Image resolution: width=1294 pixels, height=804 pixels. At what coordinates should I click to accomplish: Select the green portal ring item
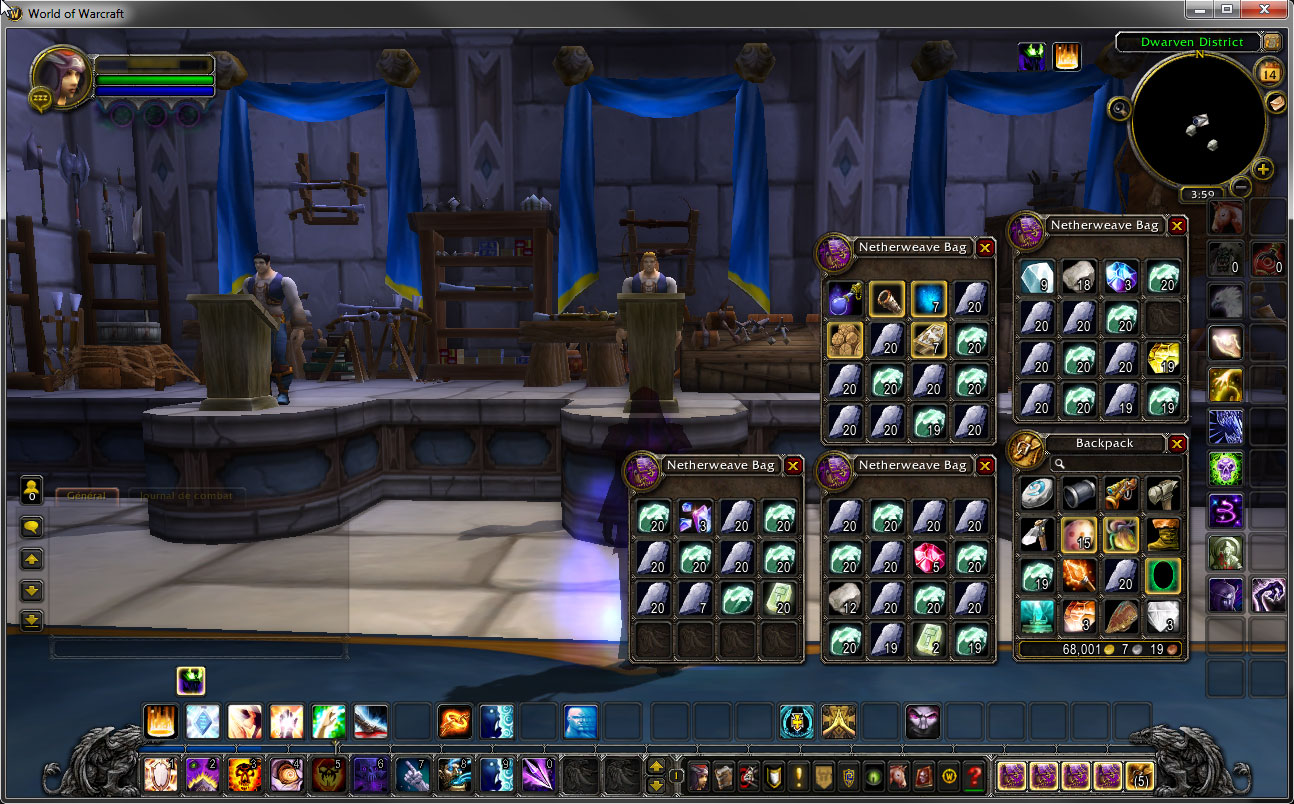tap(1163, 576)
